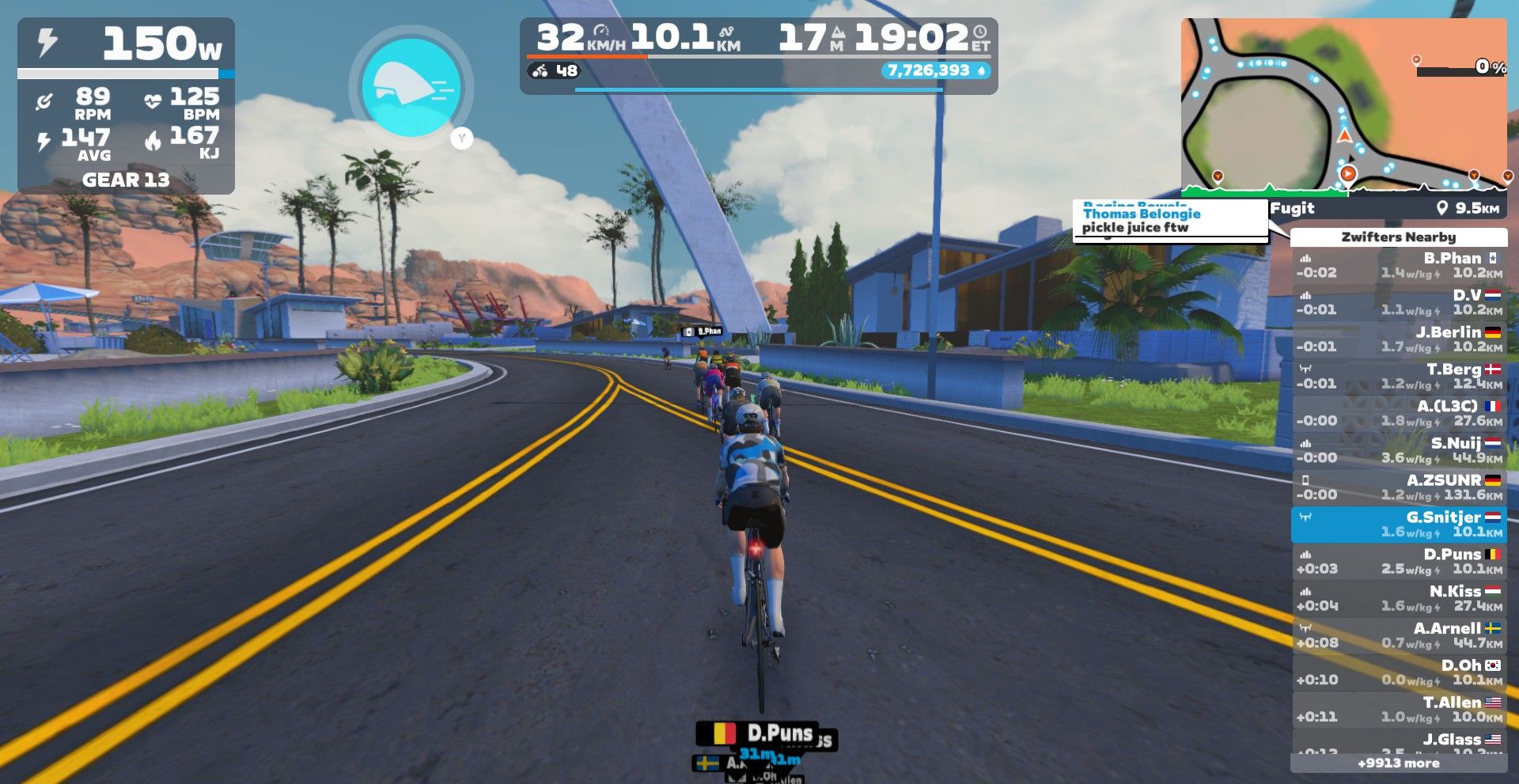Screen dimensions: 1519x784
Task: Select B.Phan in Zwifters Nearby list
Action: point(1398,265)
